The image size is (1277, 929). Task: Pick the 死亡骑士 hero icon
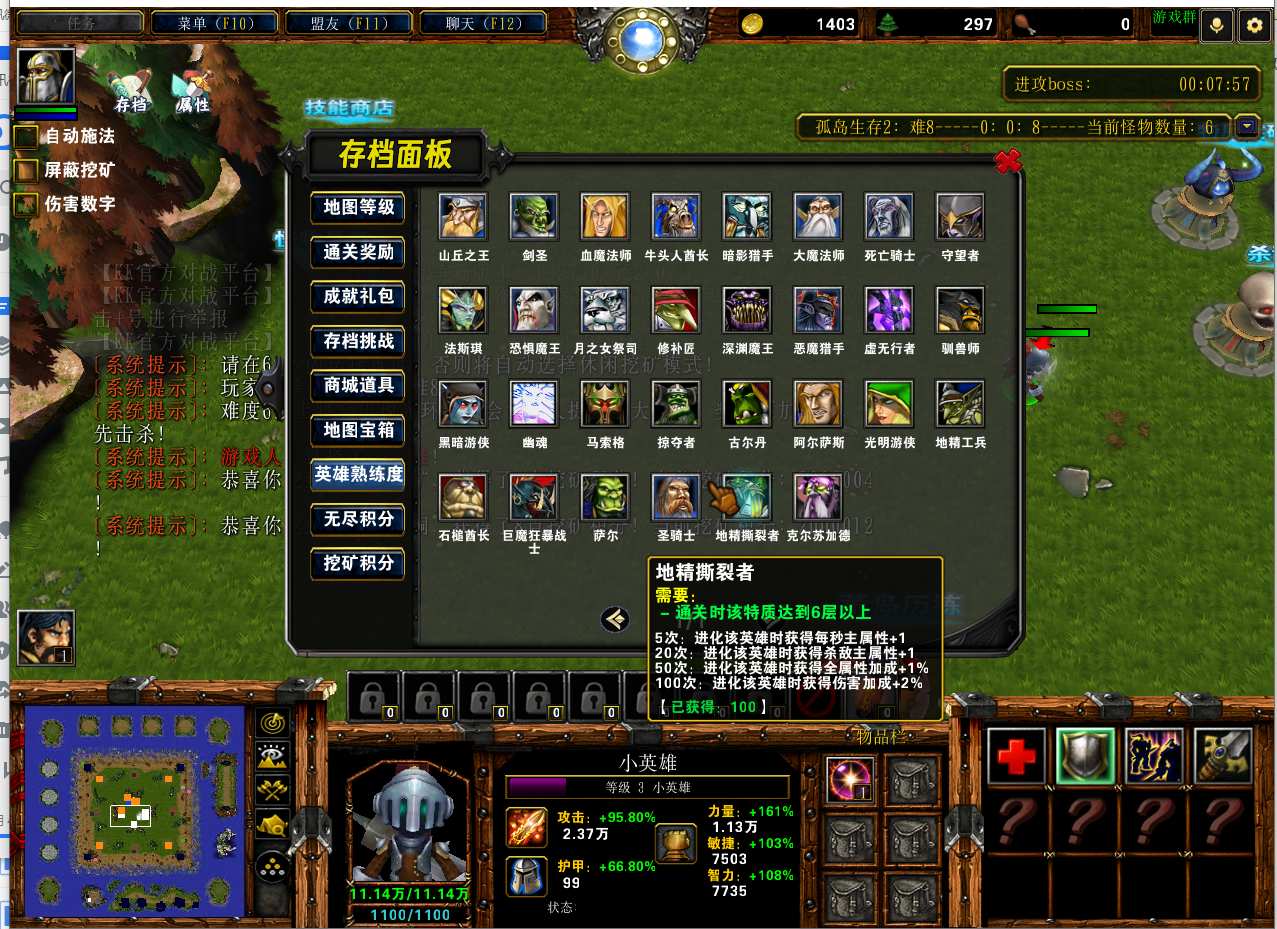pyautogui.click(x=889, y=217)
